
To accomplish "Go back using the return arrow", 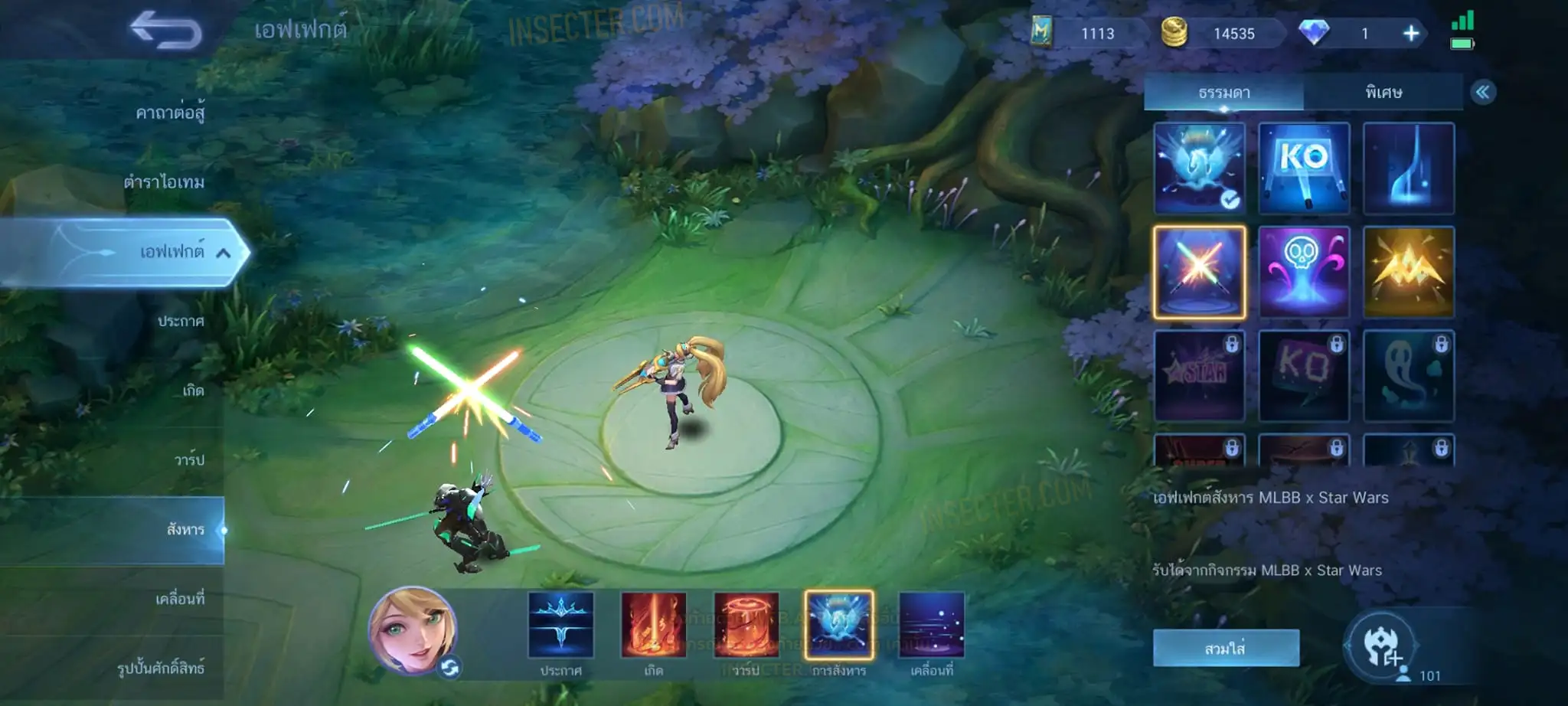I will (x=166, y=31).
